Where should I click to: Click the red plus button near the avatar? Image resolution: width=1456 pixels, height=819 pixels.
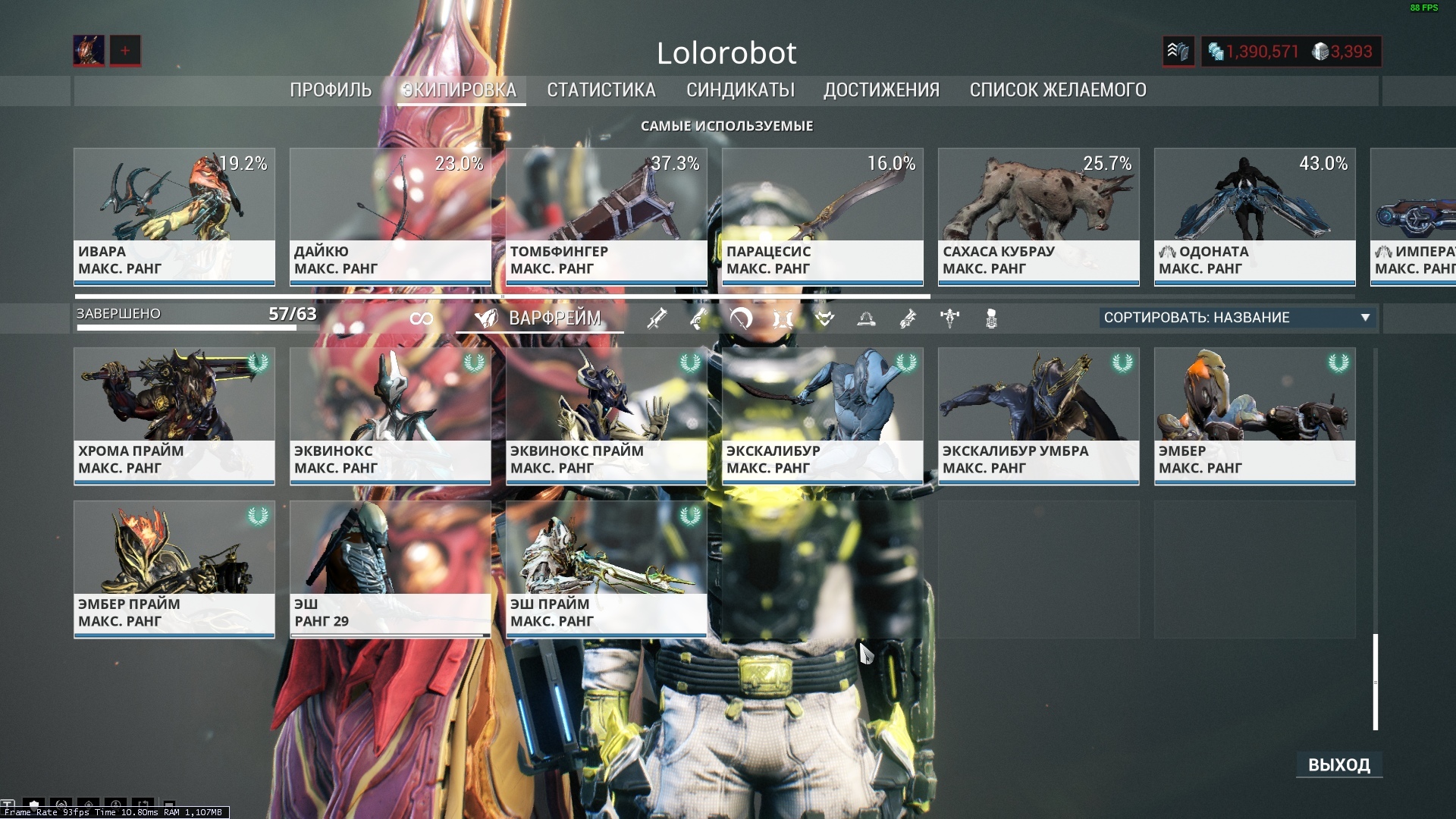[124, 50]
